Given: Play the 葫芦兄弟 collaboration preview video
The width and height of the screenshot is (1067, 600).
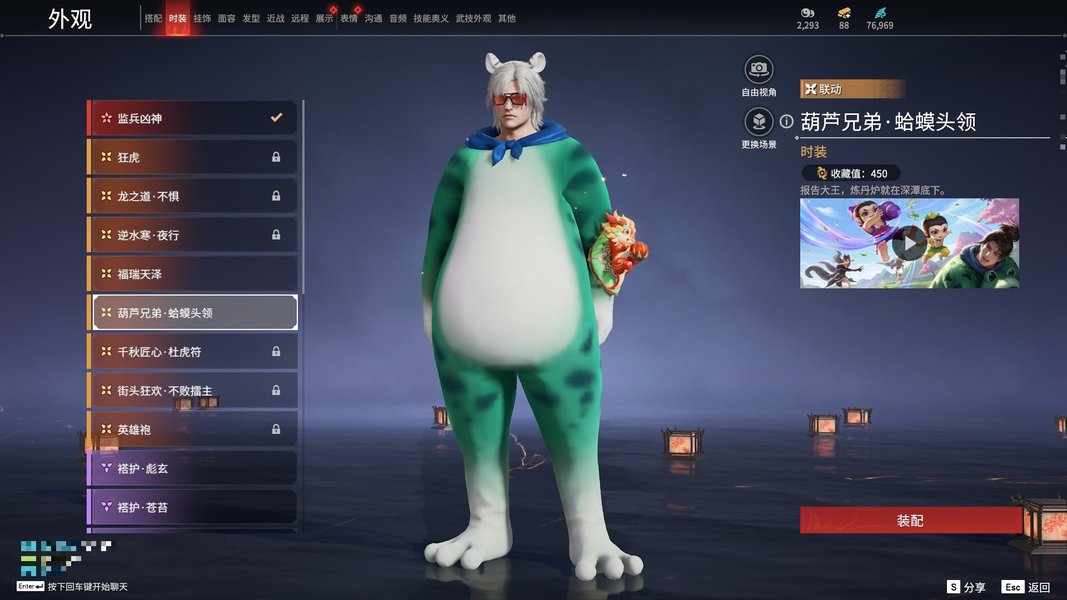Looking at the screenshot, I should point(909,243).
